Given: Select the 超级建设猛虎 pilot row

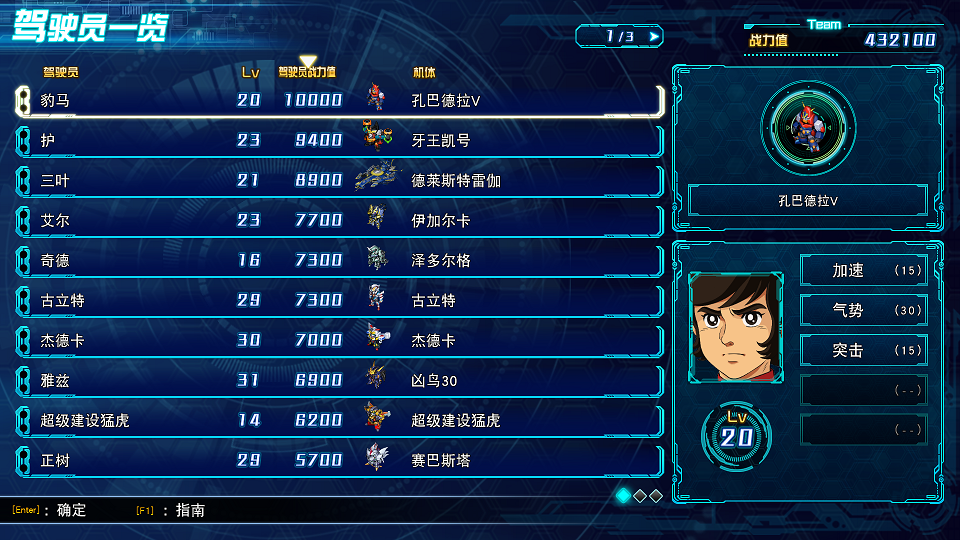Looking at the screenshot, I should pos(340,420).
